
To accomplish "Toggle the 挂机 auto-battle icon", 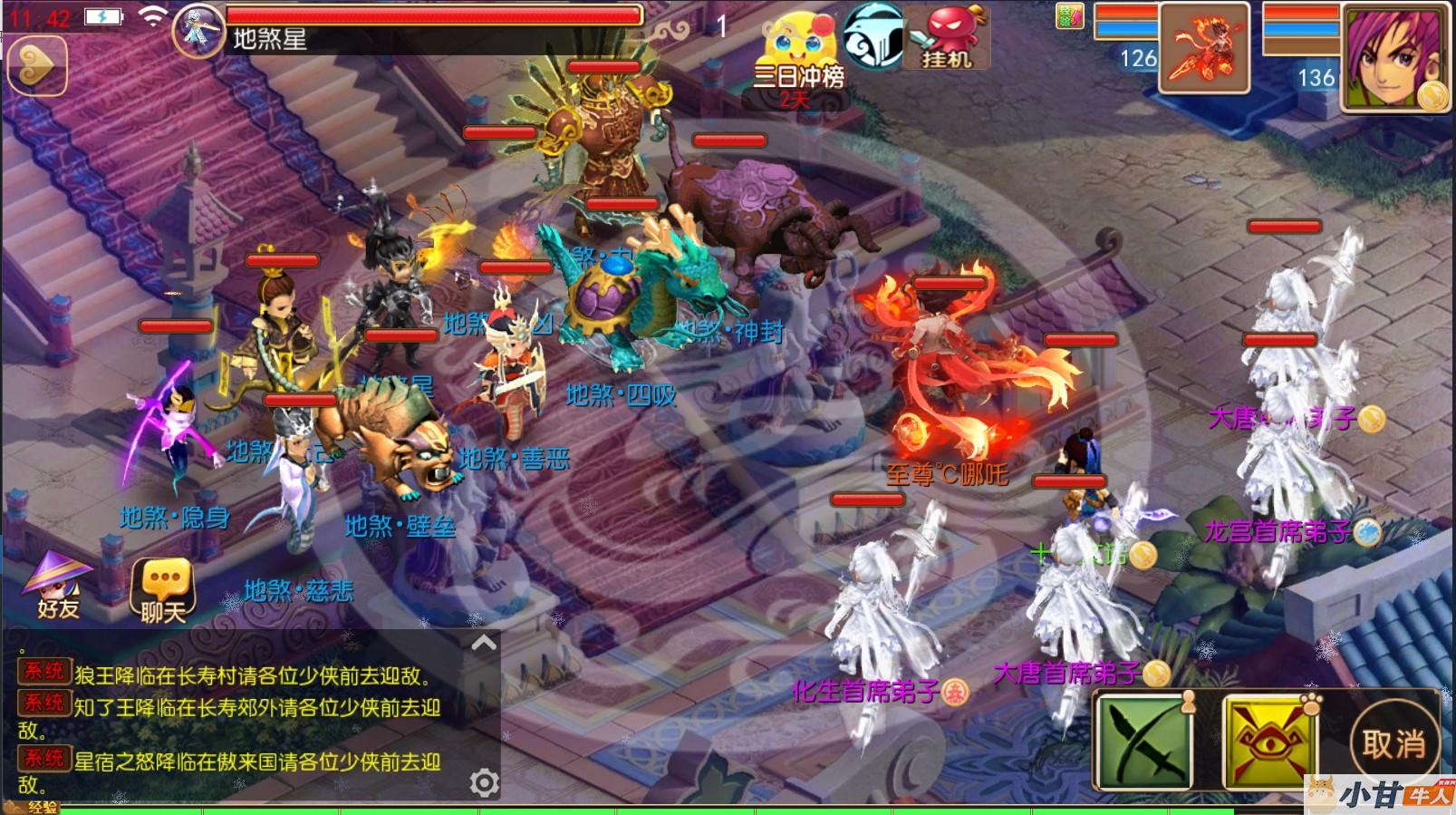I will coord(948,38).
